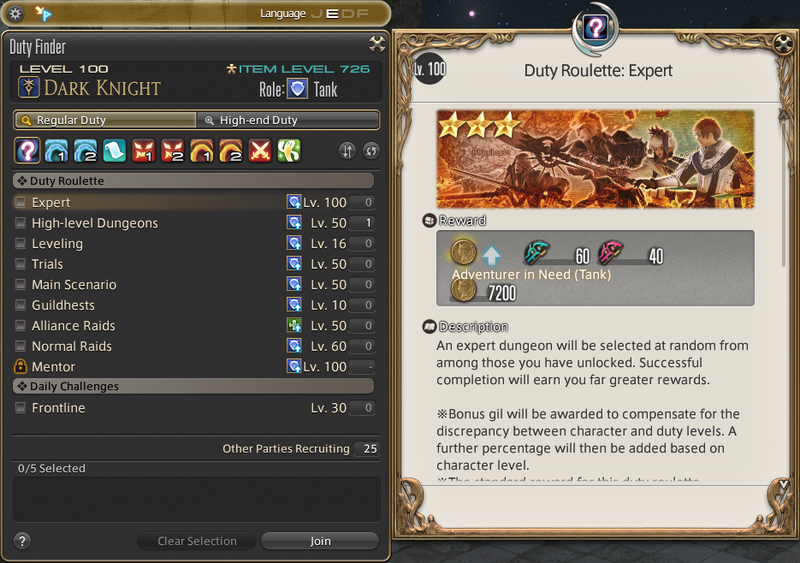Open the gear settings icon
Image resolution: width=800 pixels, height=563 pixels.
point(15,13)
